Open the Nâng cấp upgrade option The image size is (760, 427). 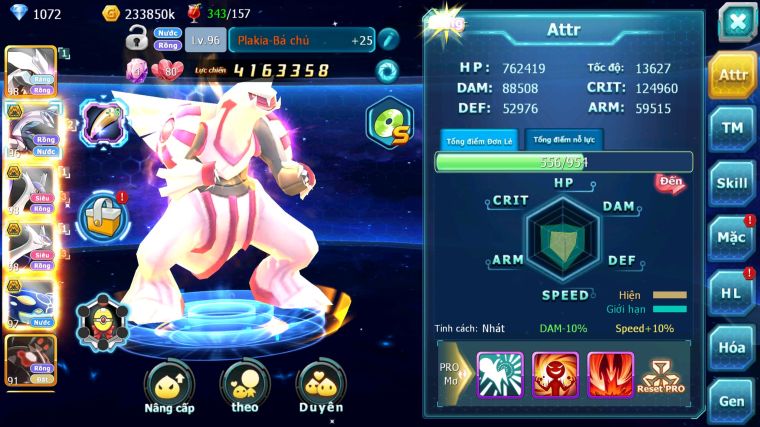(169, 388)
